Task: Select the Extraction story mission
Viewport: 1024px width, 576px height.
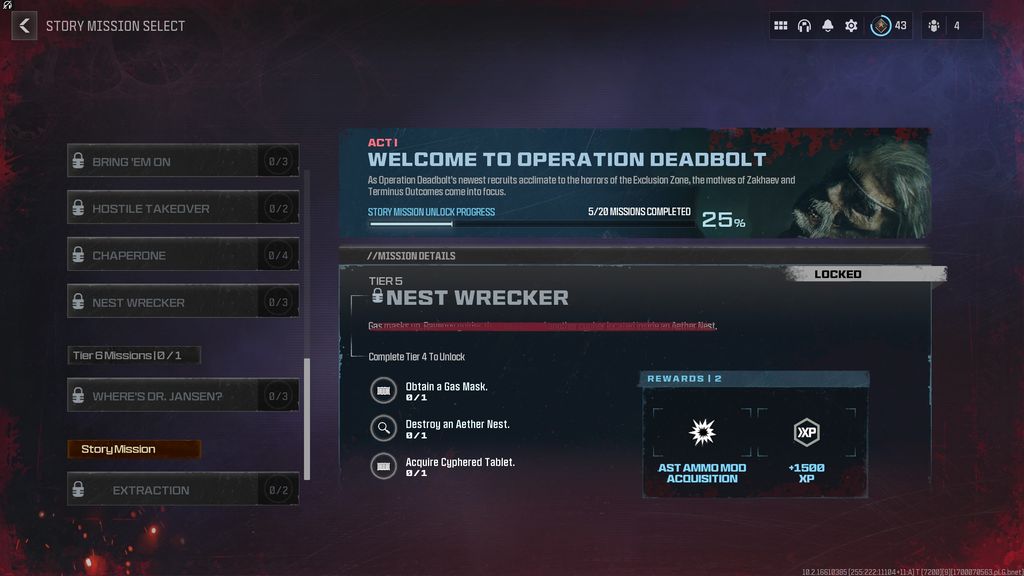Action: (183, 490)
